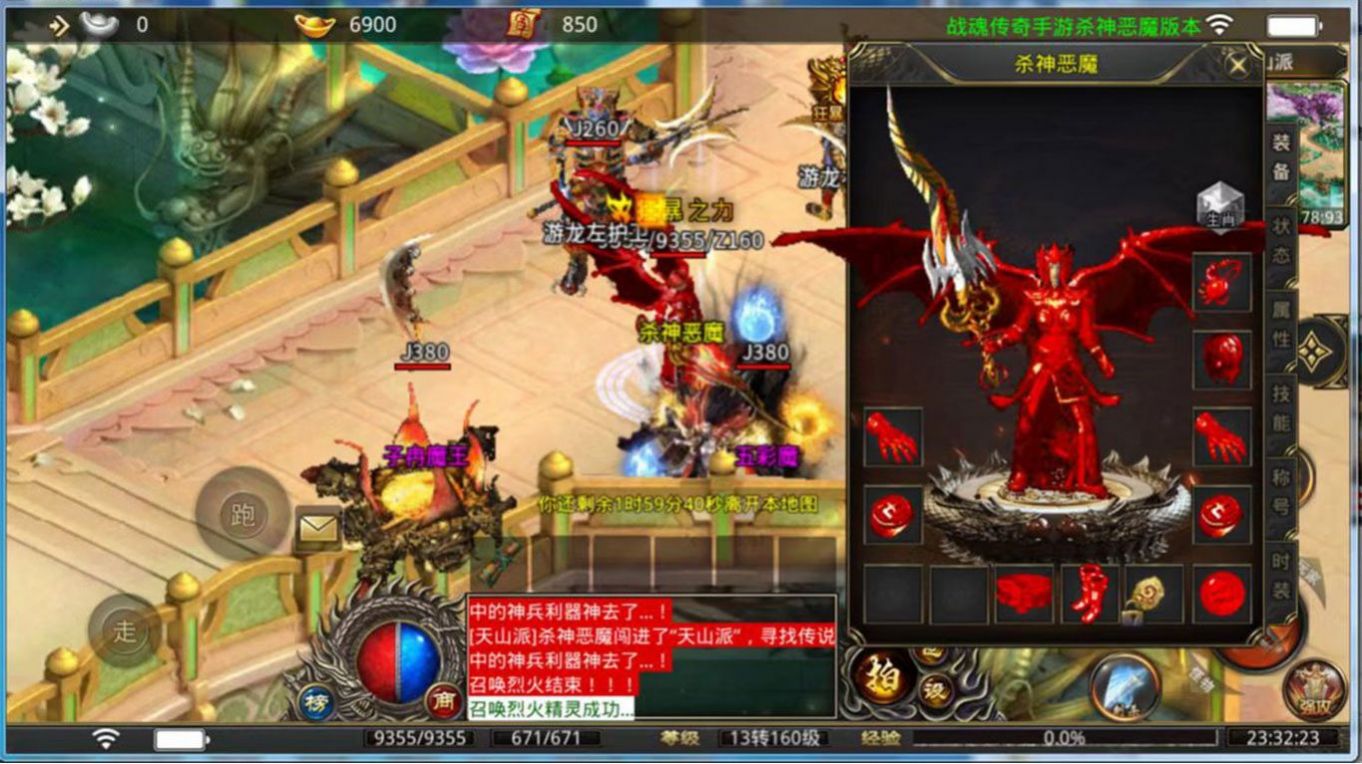Activate the 强攻 attack mode button

click(1314, 690)
